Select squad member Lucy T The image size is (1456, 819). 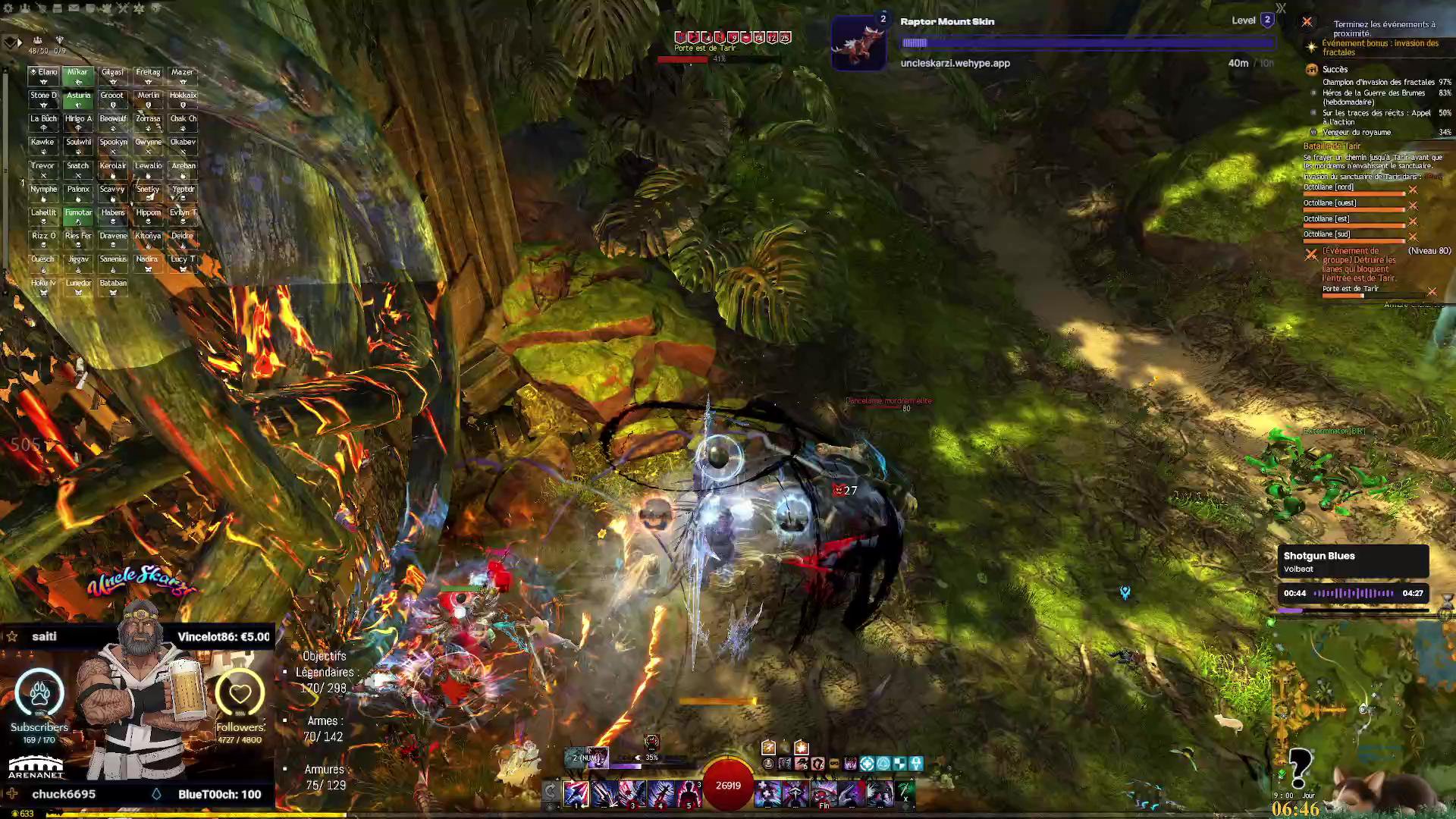pos(183,262)
